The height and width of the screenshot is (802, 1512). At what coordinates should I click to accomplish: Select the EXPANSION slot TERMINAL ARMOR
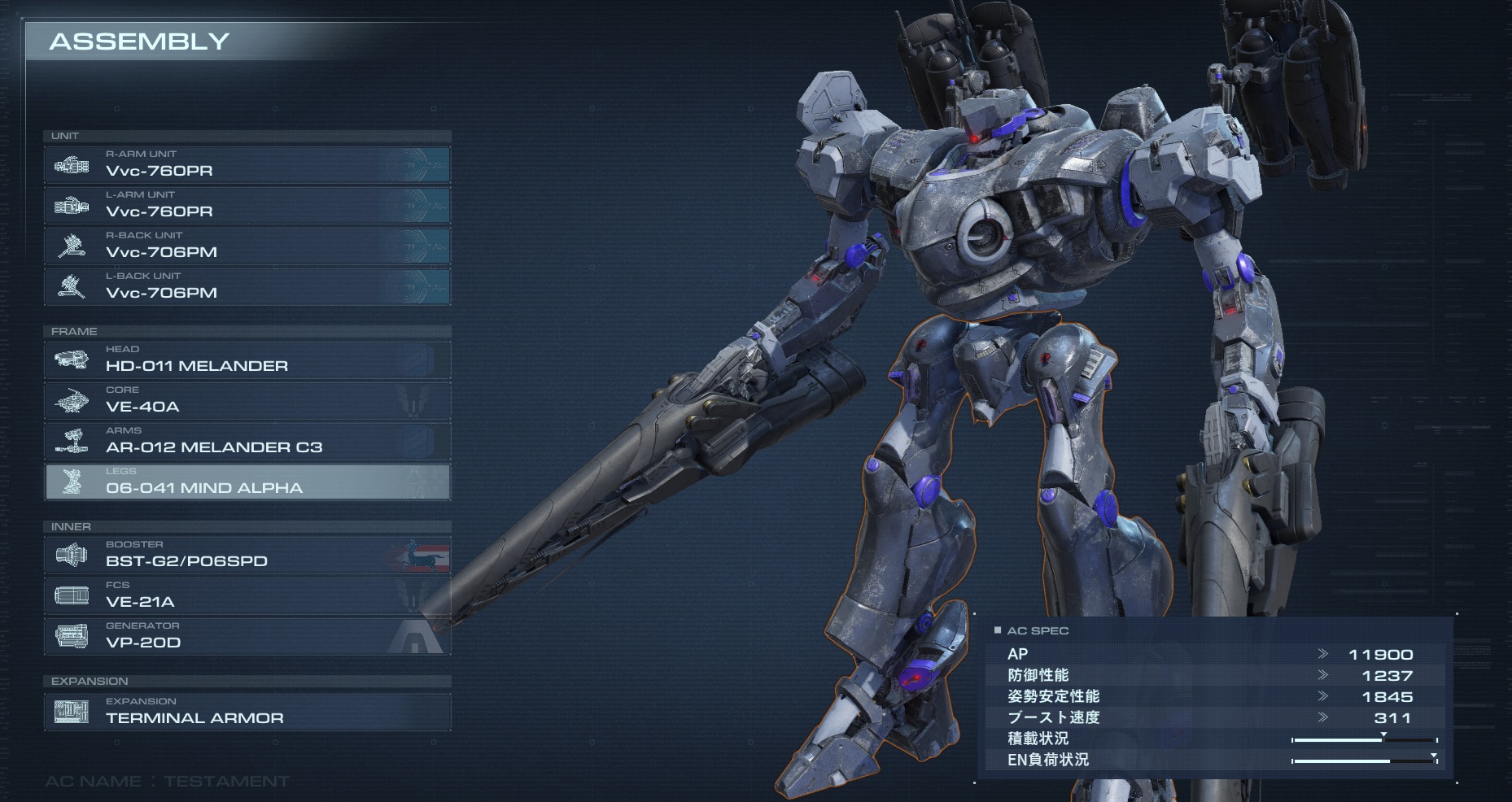click(247, 712)
